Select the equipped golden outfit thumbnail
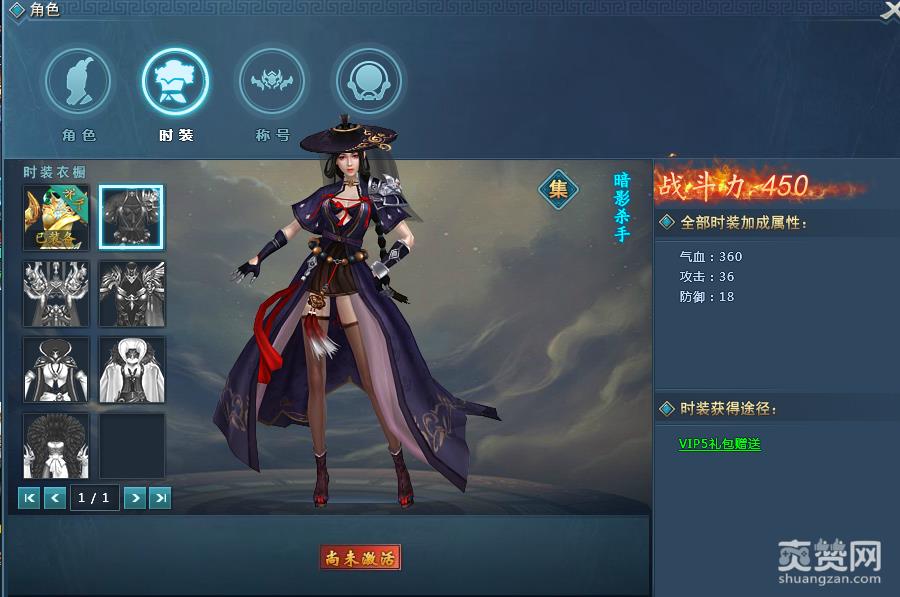The width and height of the screenshot is (900, 597). 56,217
